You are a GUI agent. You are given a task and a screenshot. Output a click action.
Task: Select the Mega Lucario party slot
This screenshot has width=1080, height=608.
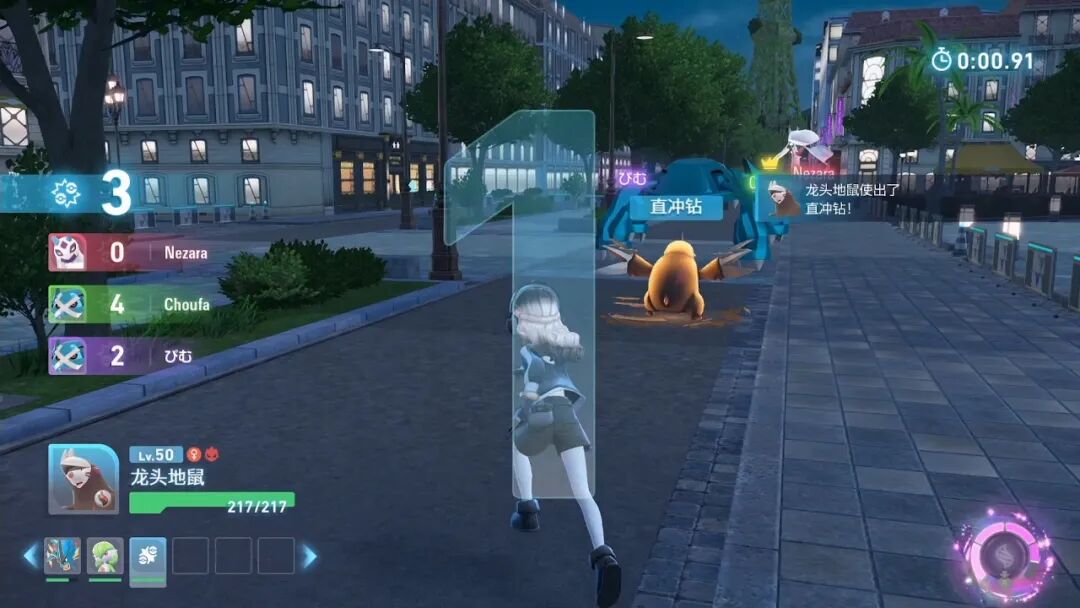click(x=62, y=556)
